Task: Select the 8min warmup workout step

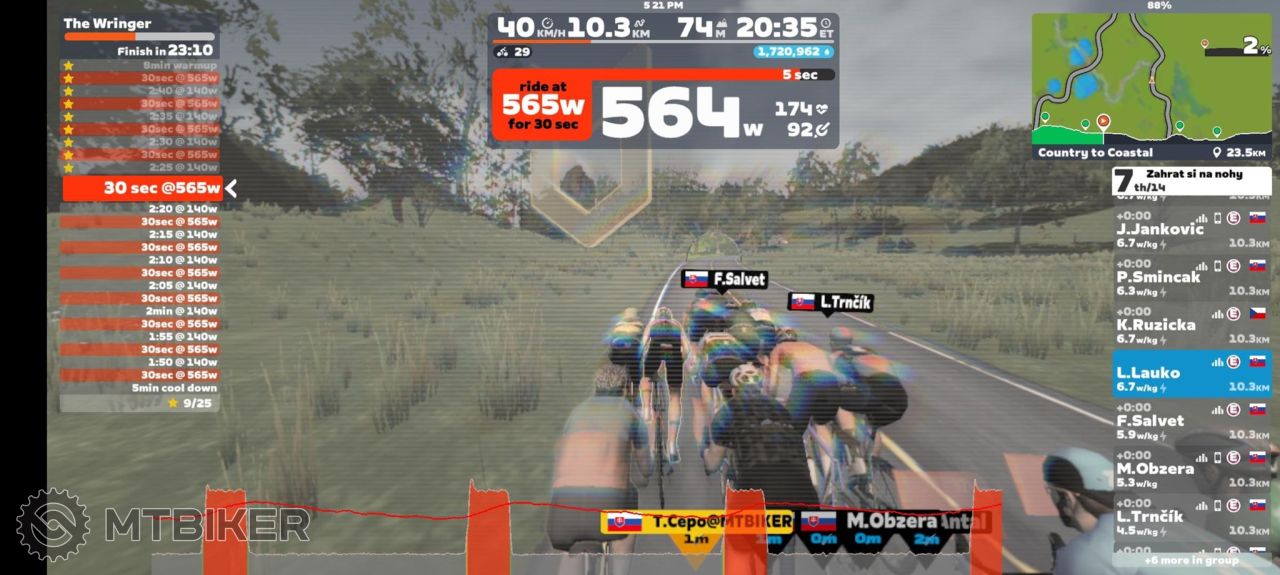Action: point(140,65)
